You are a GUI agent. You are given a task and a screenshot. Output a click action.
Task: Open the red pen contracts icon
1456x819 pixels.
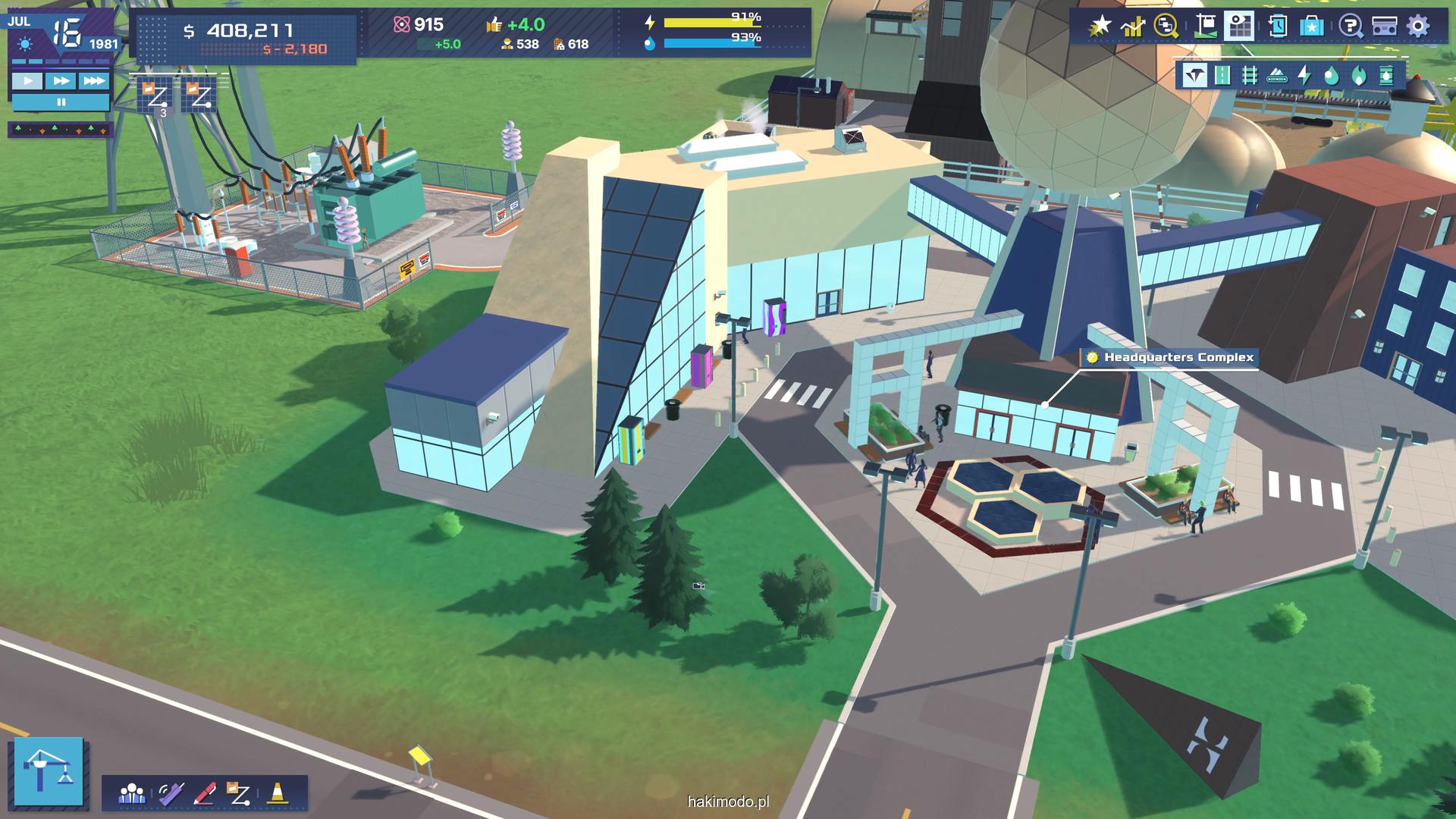pos(205,793)
